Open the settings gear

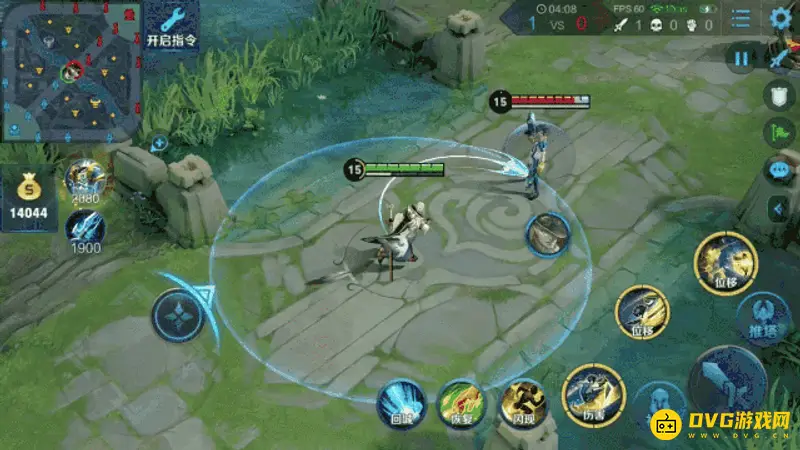click(781, 18)
